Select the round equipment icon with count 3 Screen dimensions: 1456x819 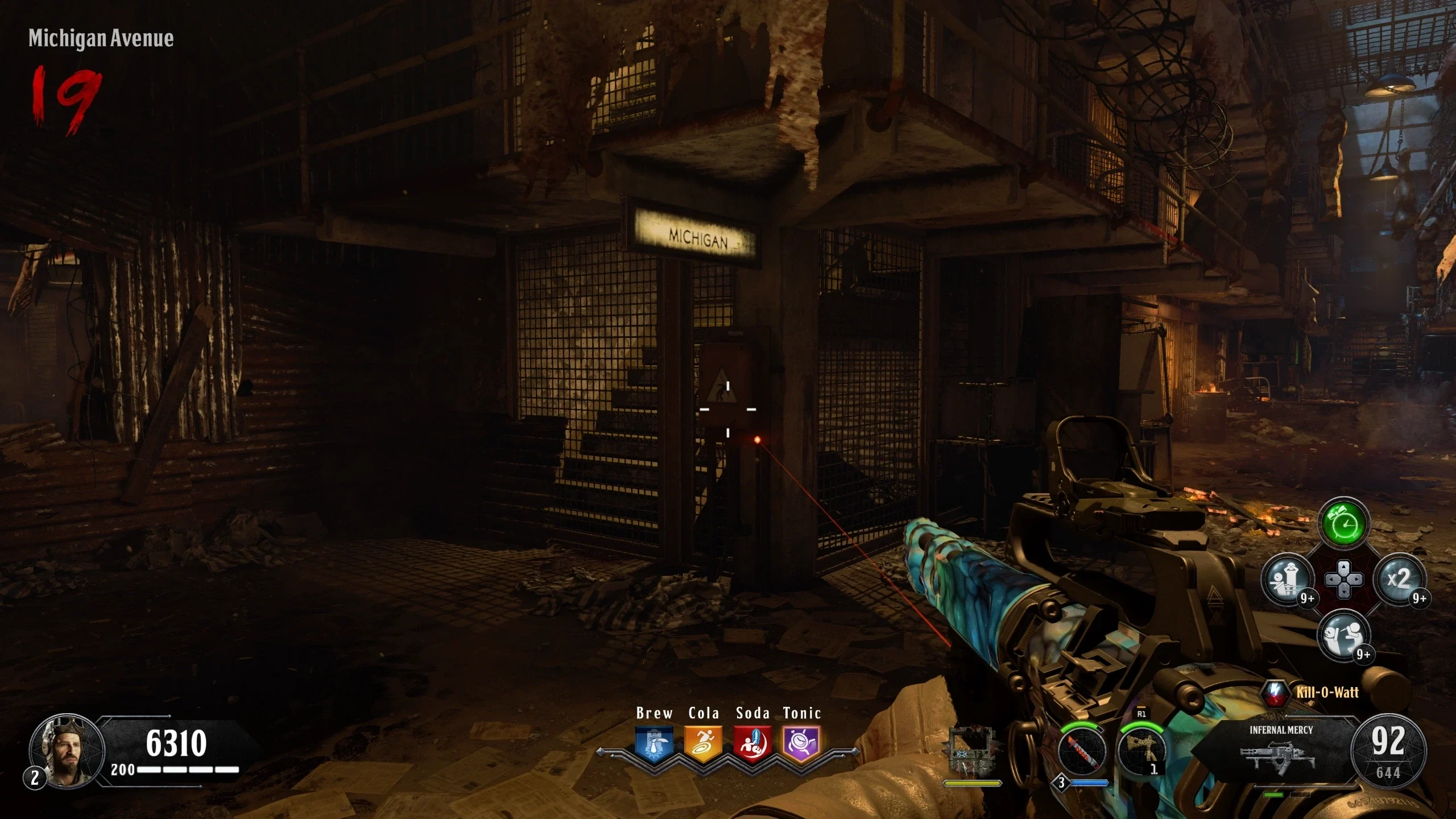(x=1082, y=752)
